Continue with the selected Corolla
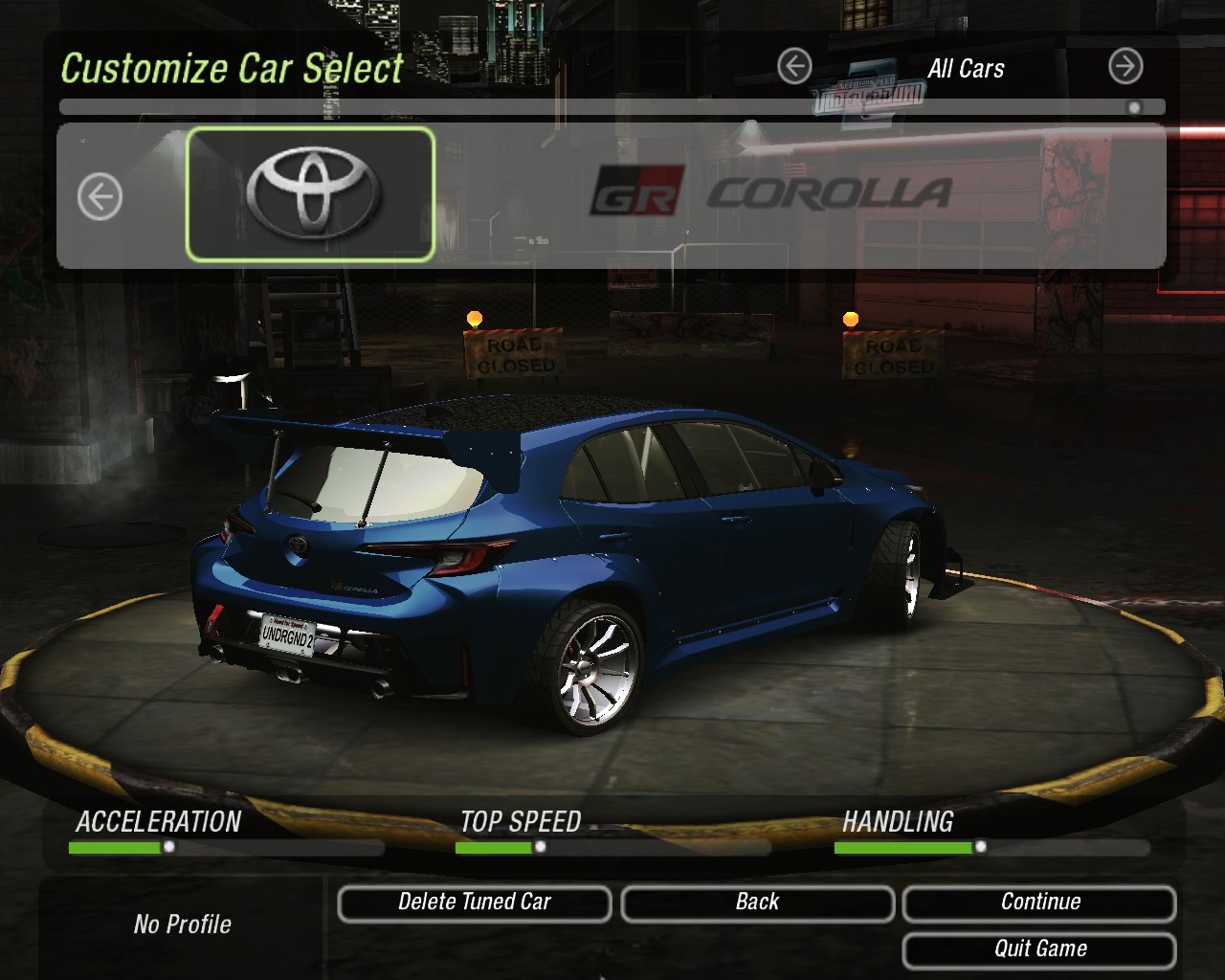 (1039, 902)
